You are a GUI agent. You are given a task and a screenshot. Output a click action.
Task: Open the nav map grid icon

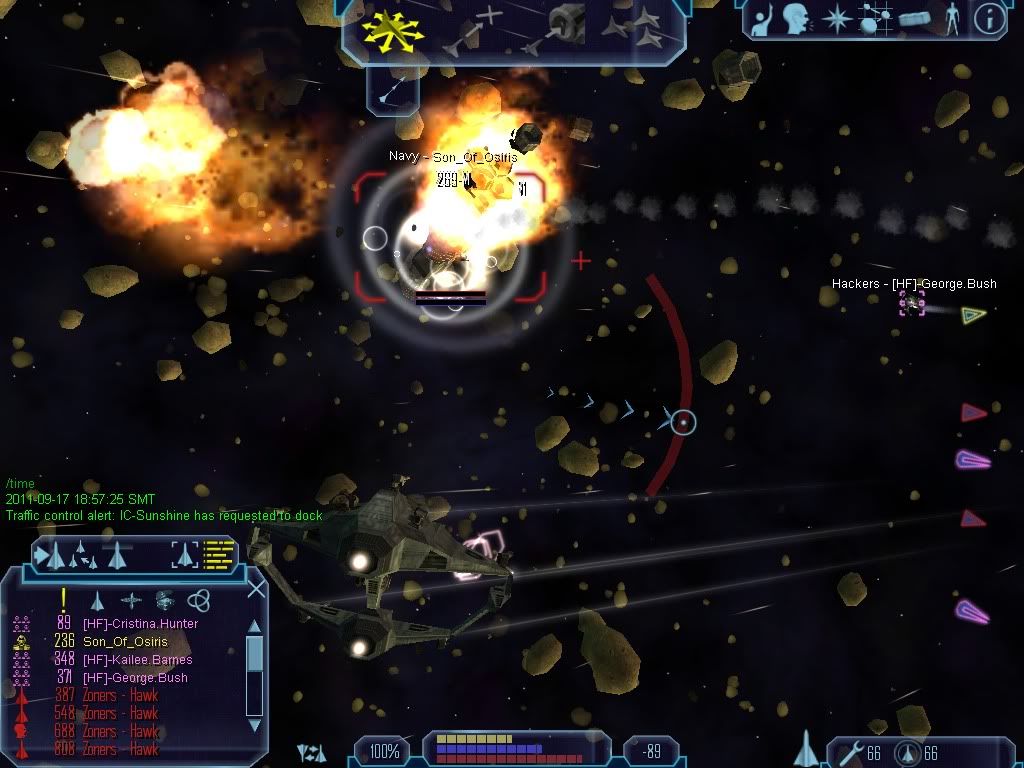click(x=876, y=18)
